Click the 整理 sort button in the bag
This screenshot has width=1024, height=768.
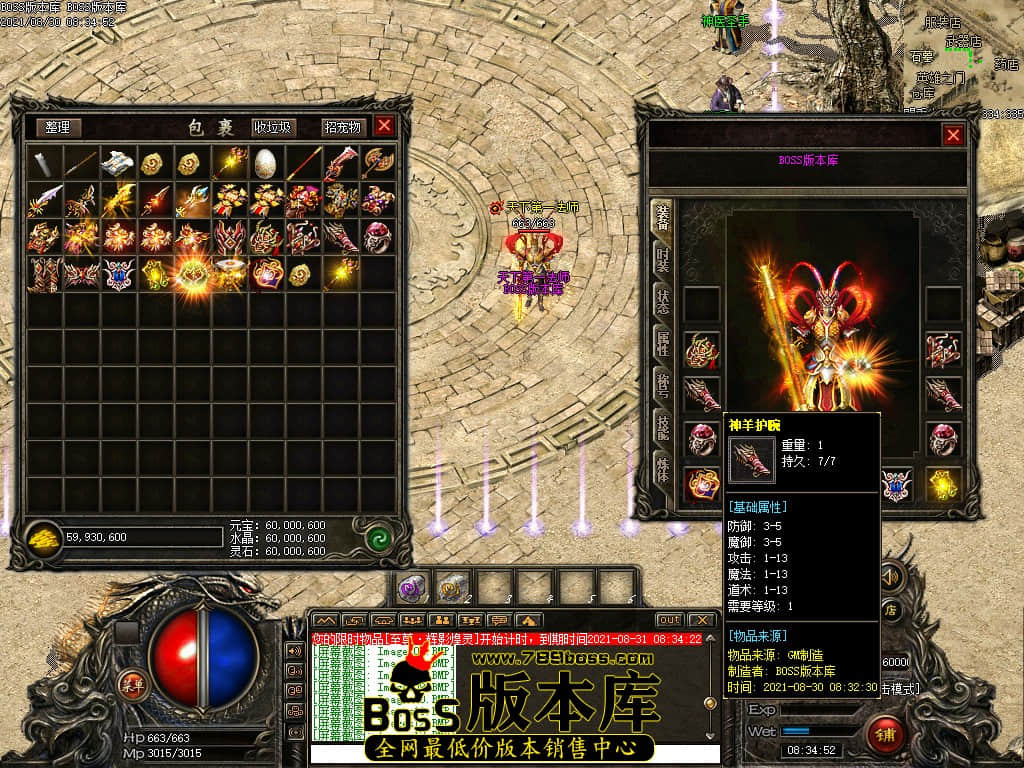click(59, 127)
